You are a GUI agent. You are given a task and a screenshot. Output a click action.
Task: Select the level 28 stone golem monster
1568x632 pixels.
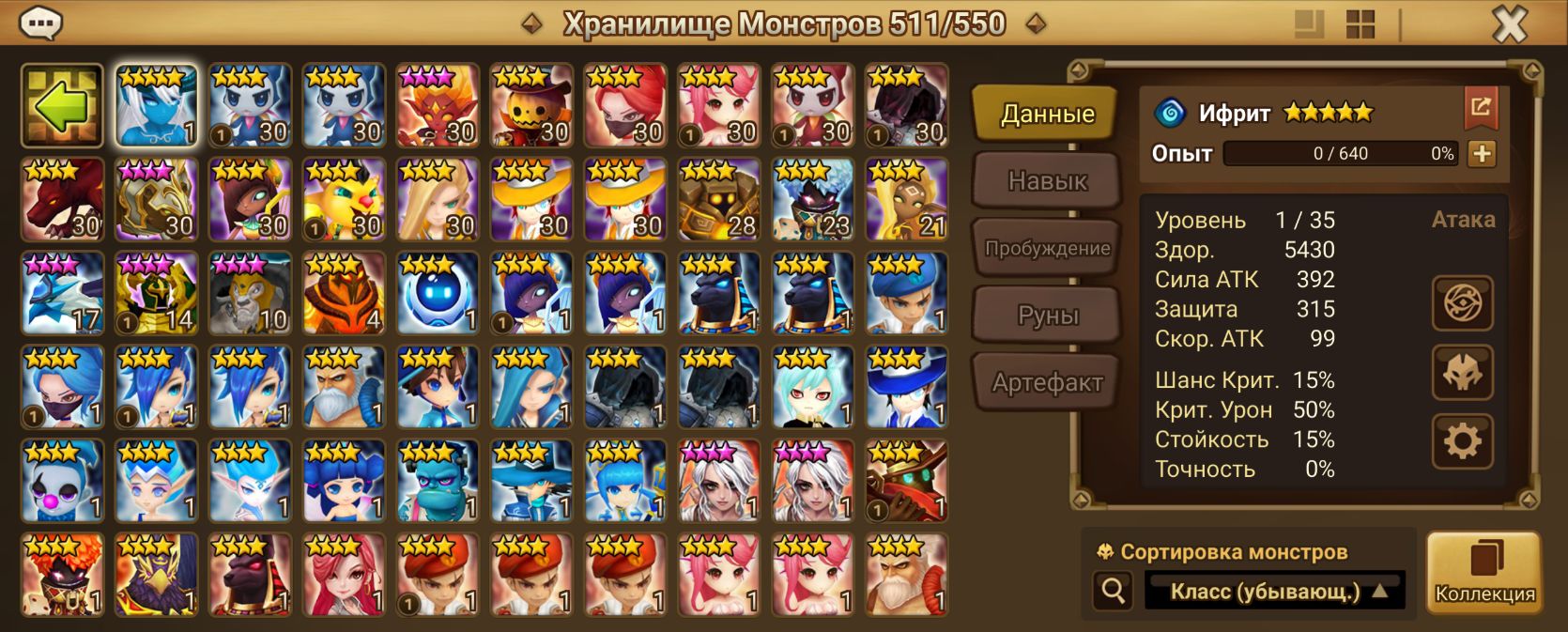(719, 200)
